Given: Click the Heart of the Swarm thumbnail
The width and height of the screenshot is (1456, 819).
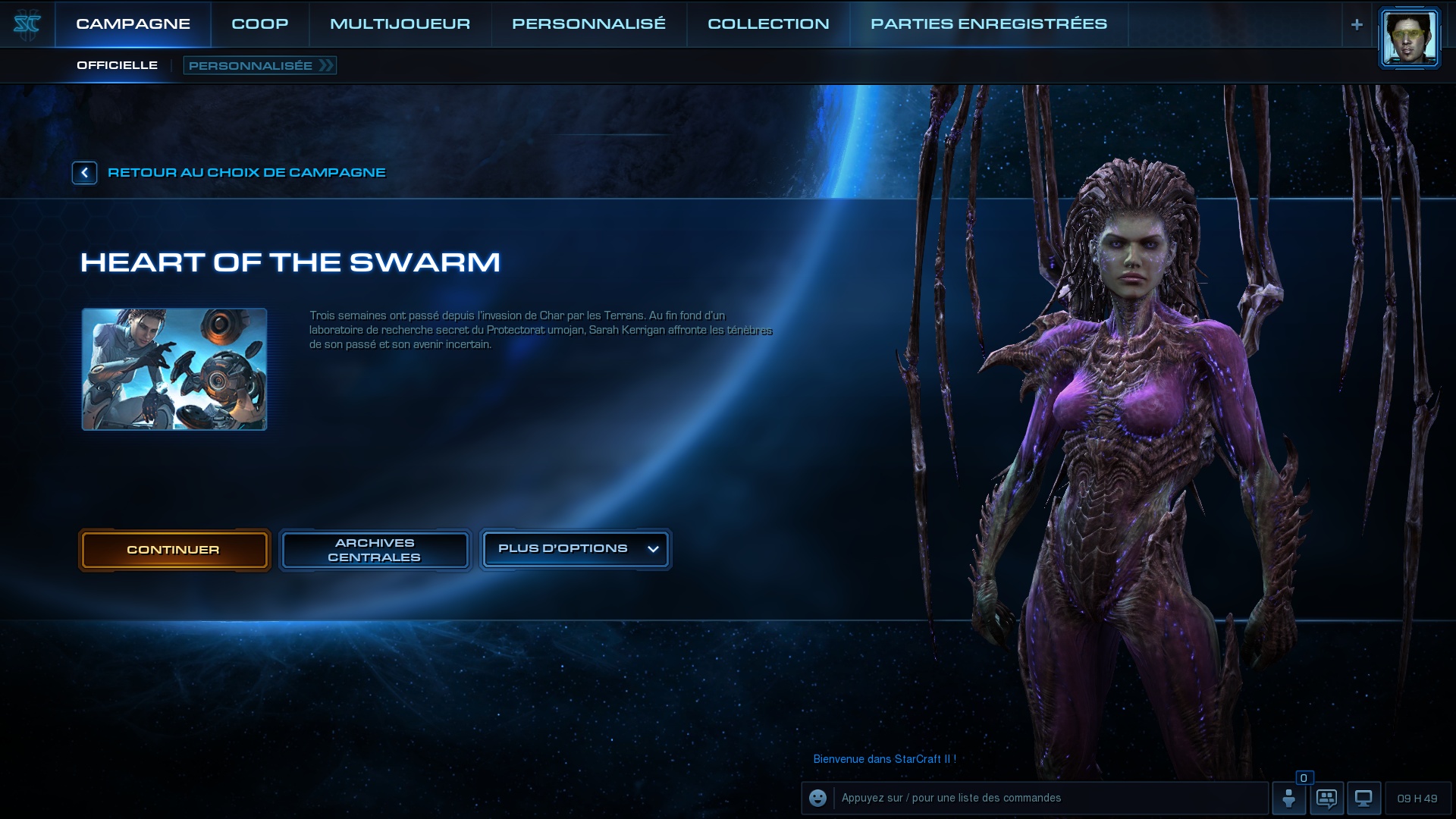Looking at the screenshot, I should 174,369.
